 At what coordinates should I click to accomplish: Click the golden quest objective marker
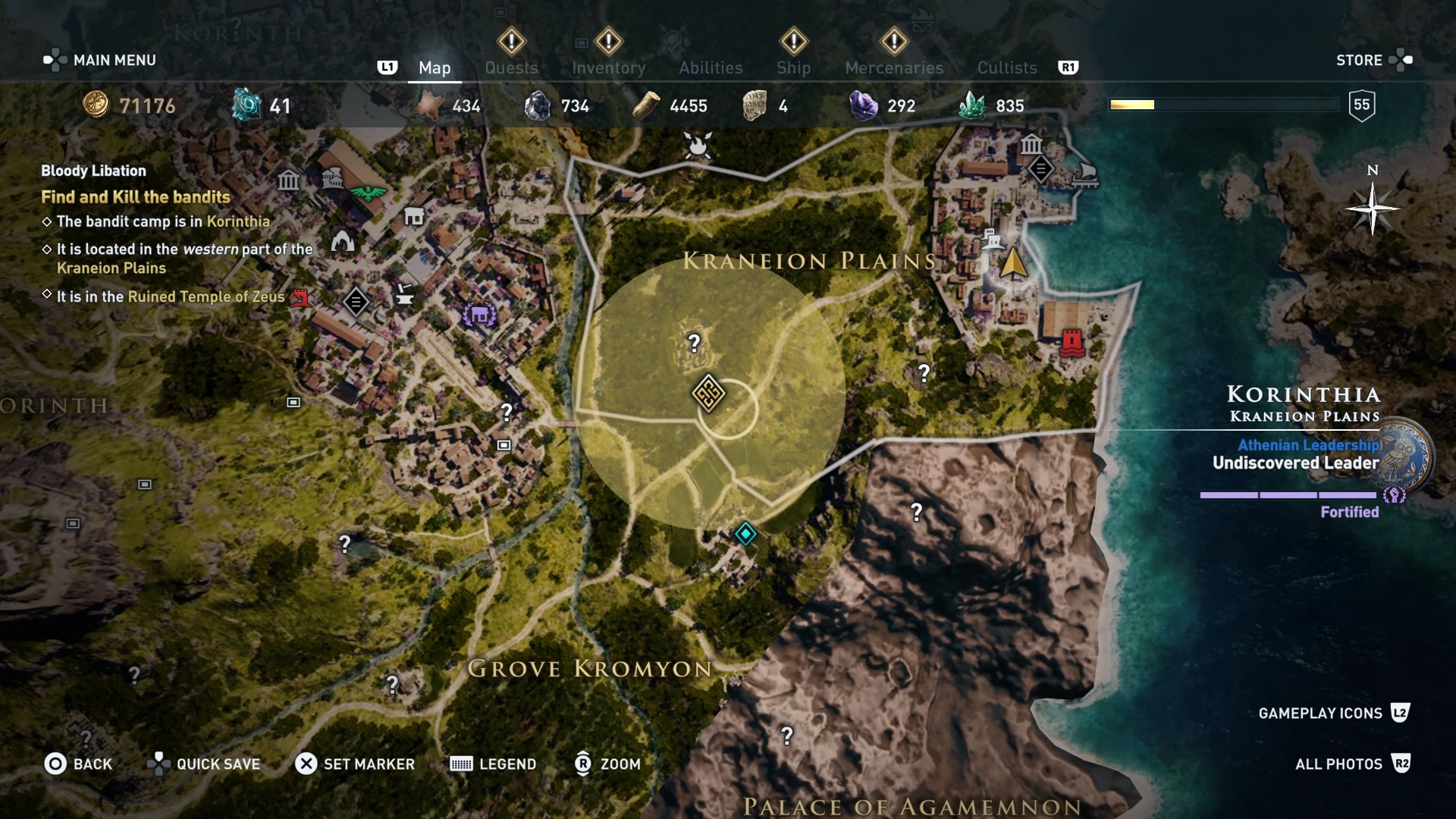[x=708, y=394]
